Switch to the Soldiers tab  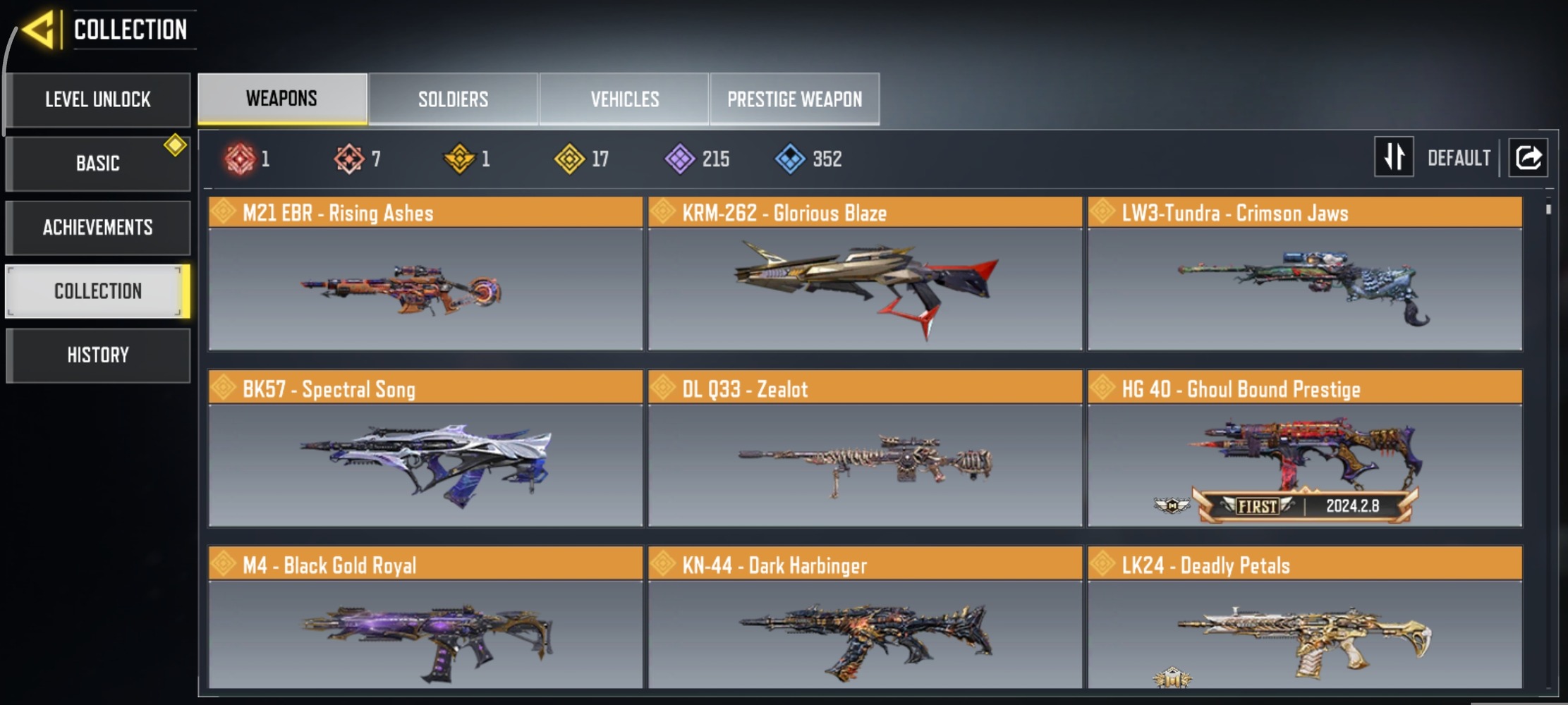pos(453,99)
